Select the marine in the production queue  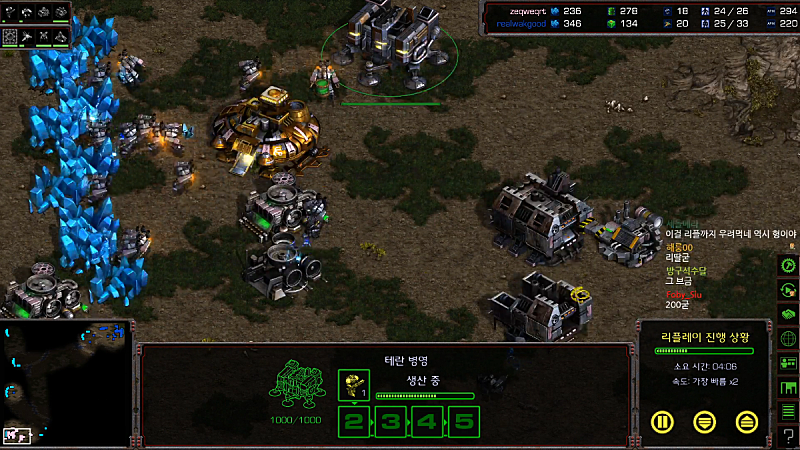tap(353, 383)
